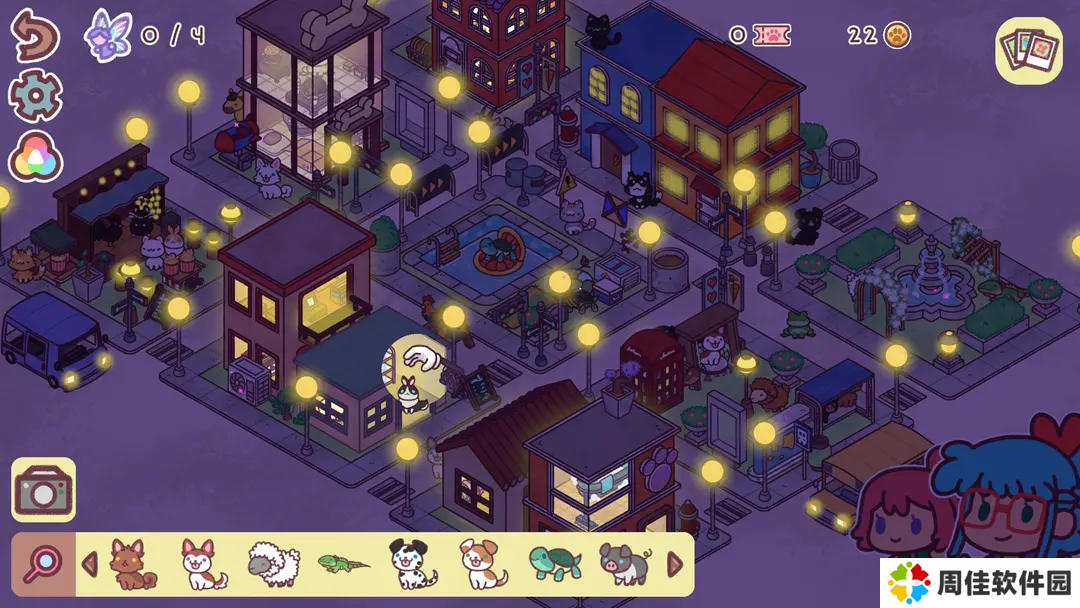Activate the camera button
1080x608 pixels.
(x=43, y=490)
